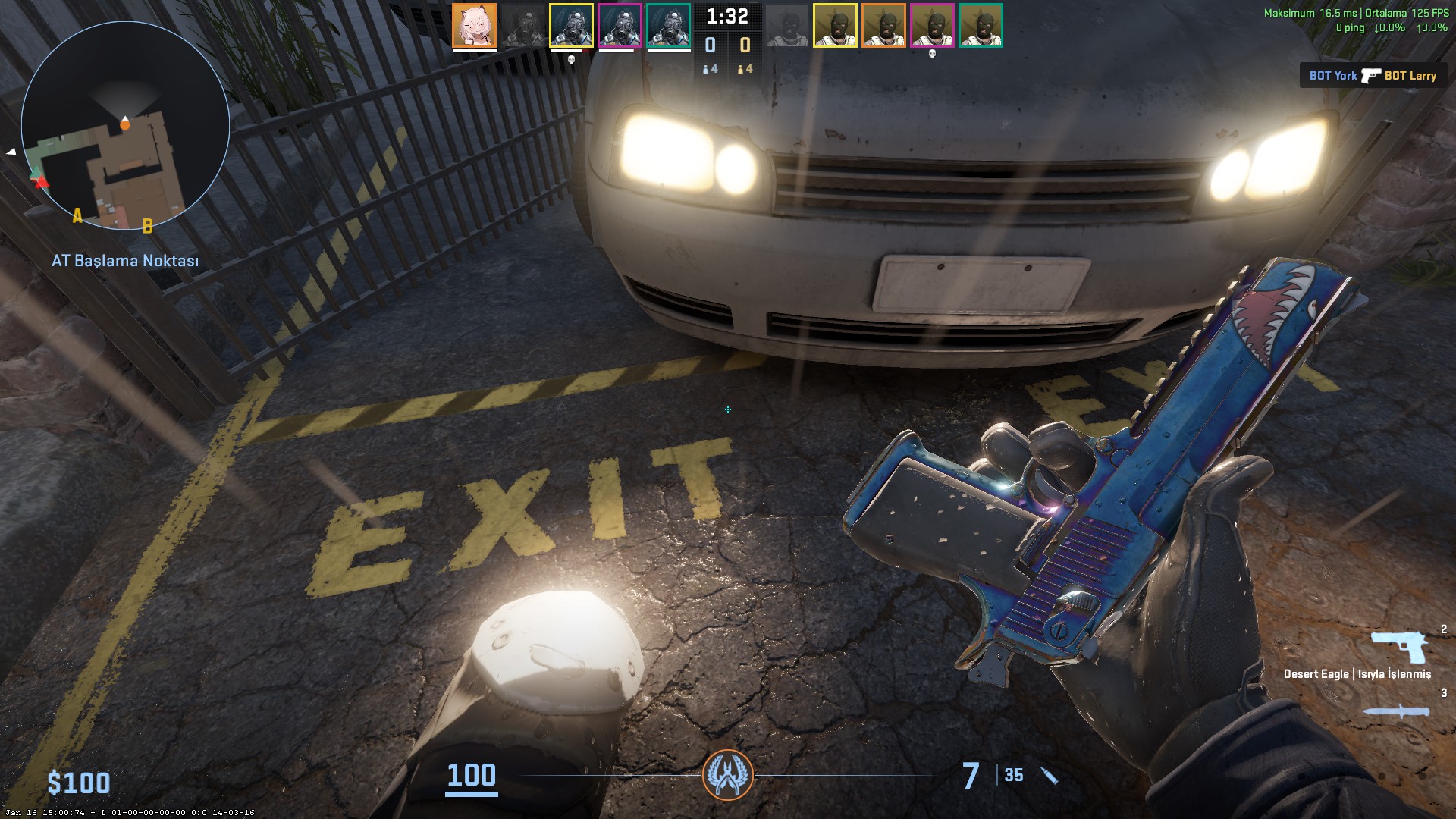Click the A bombsite marker on the radar

(x=77, y=217)
